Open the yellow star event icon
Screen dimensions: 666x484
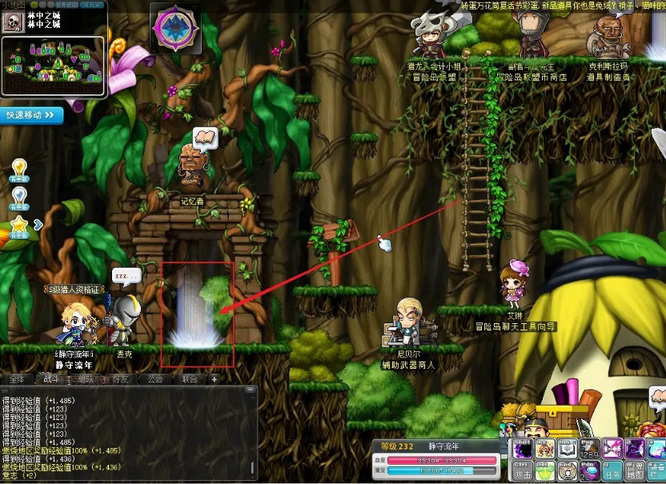(x=18, y=224)
